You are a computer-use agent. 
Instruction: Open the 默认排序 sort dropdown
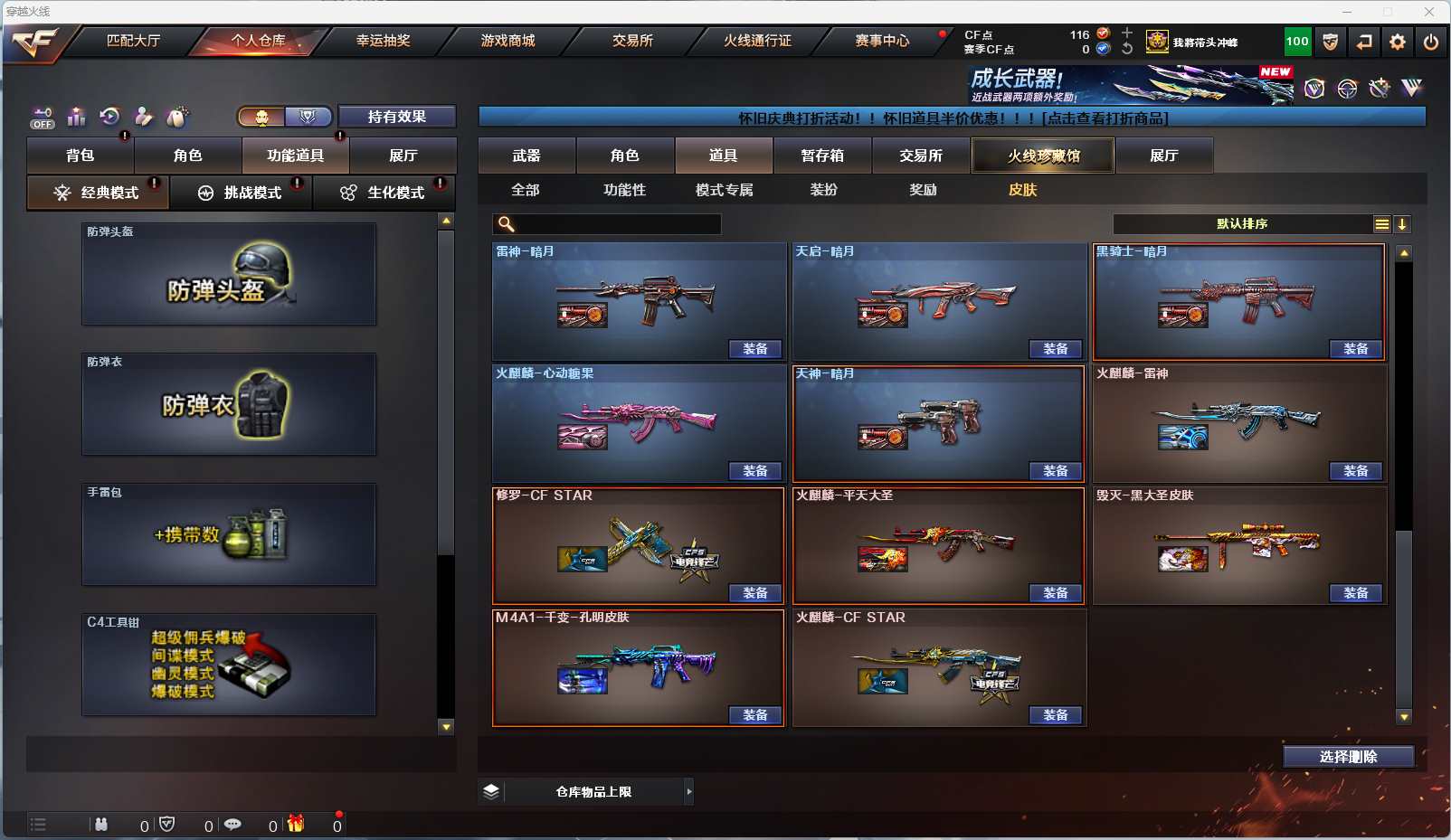pyautogui.click(x=1243, y=224)
